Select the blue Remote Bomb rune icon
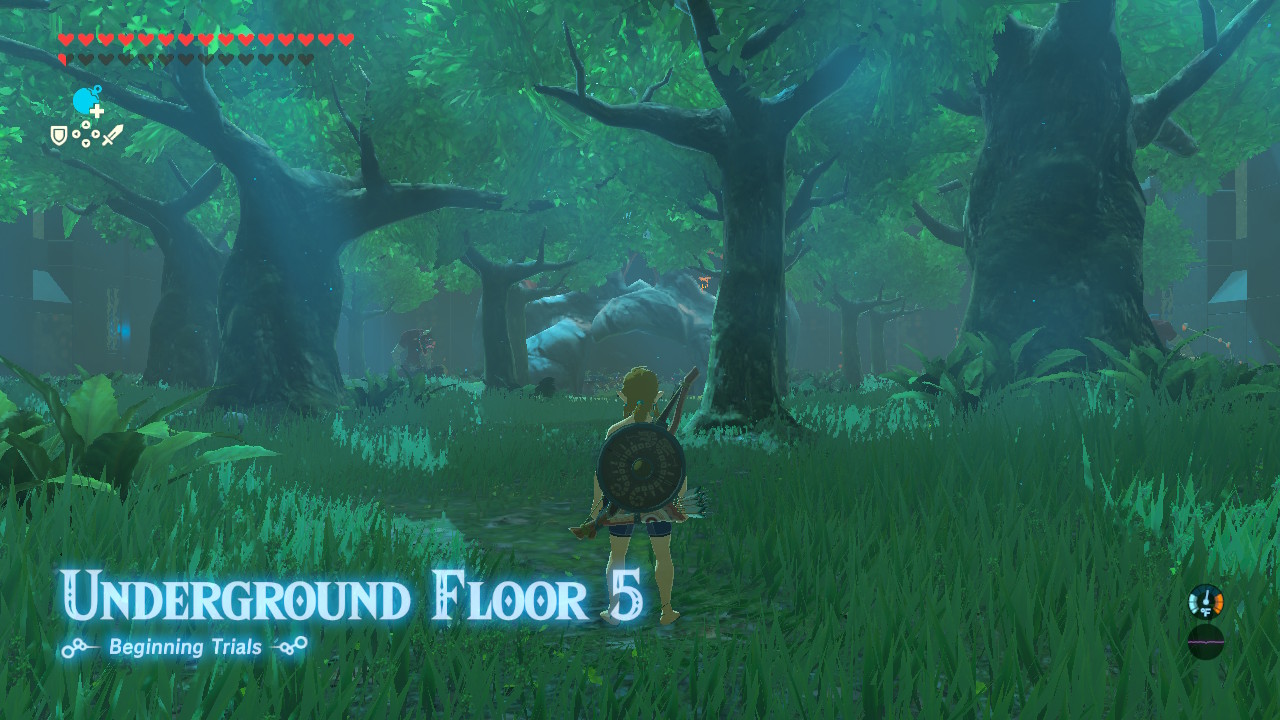 coord(83,99)
